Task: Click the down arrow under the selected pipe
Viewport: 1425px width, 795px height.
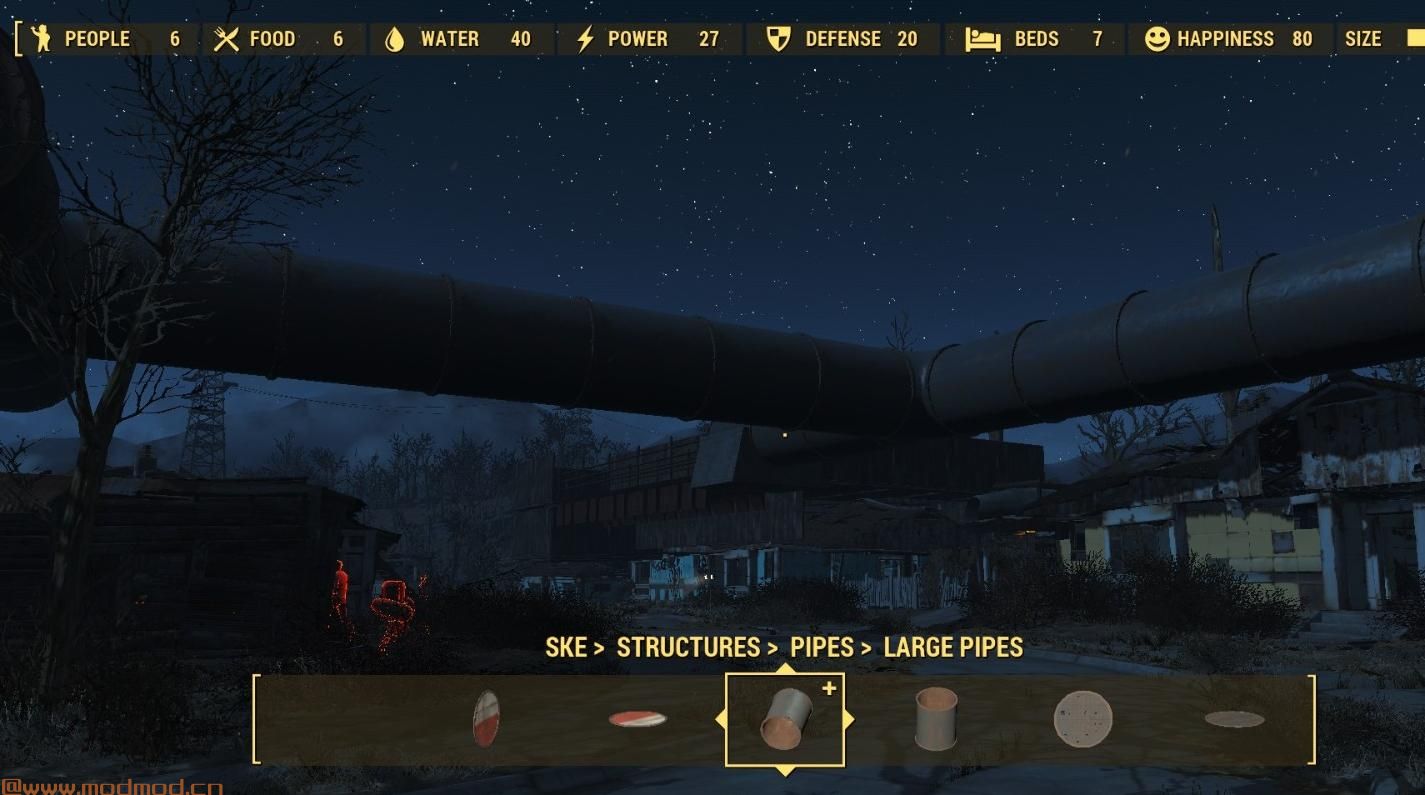Action: pos(784,770)
